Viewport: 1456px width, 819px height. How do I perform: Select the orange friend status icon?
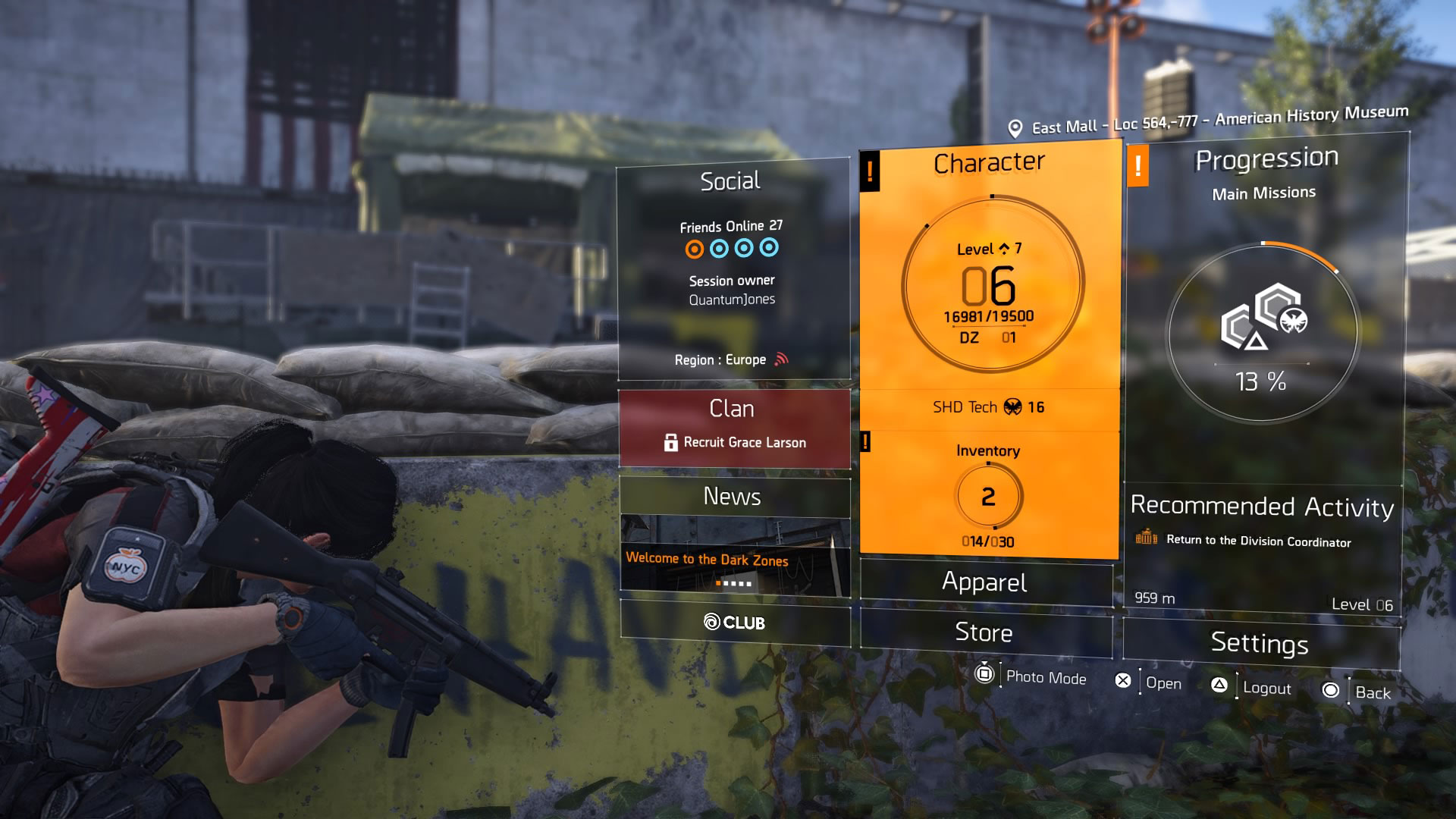(x=694, y=249)
